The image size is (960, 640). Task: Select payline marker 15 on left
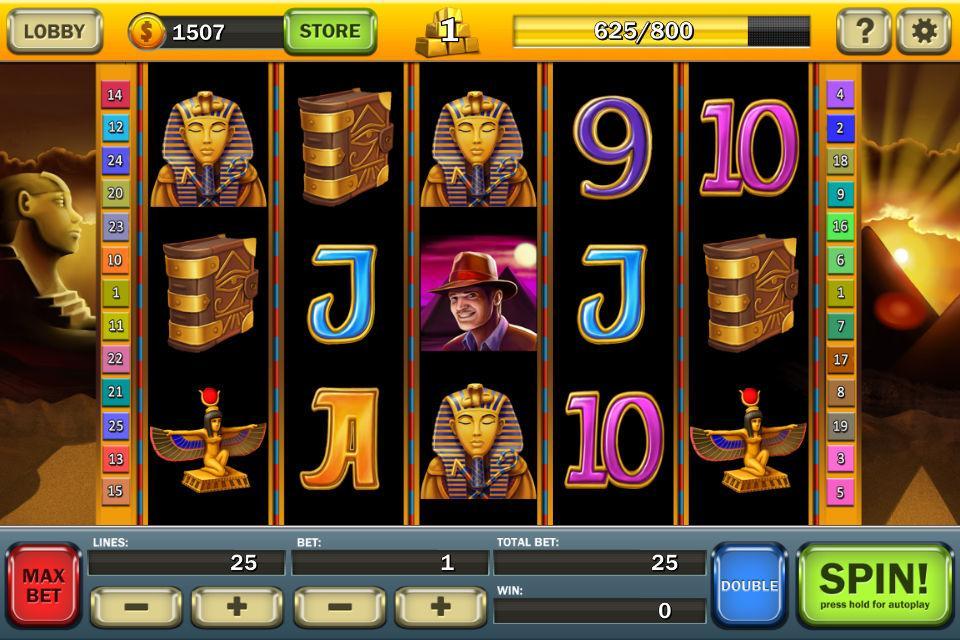coord(115,491)
